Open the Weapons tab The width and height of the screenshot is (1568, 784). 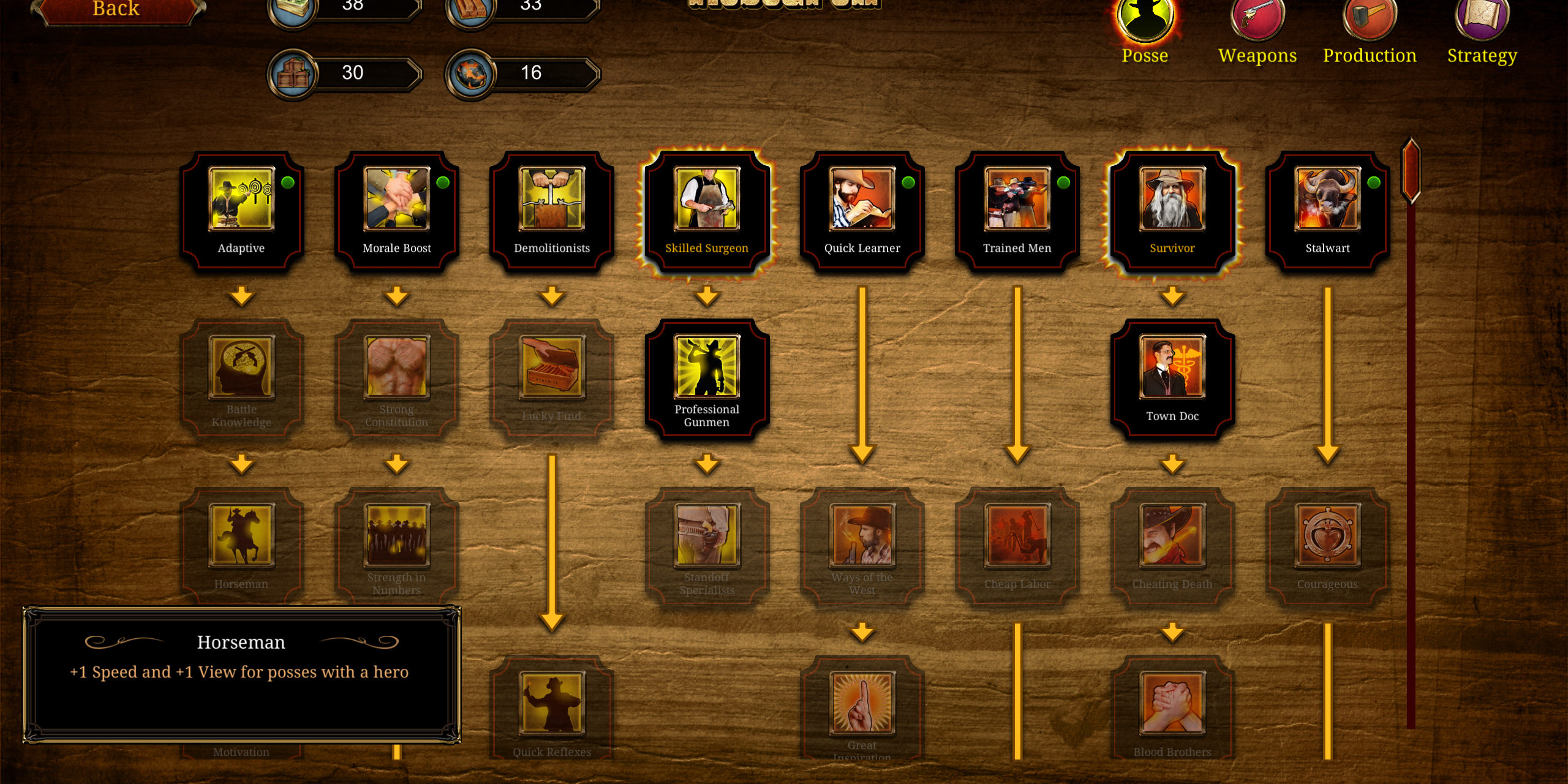point(1257,31)
